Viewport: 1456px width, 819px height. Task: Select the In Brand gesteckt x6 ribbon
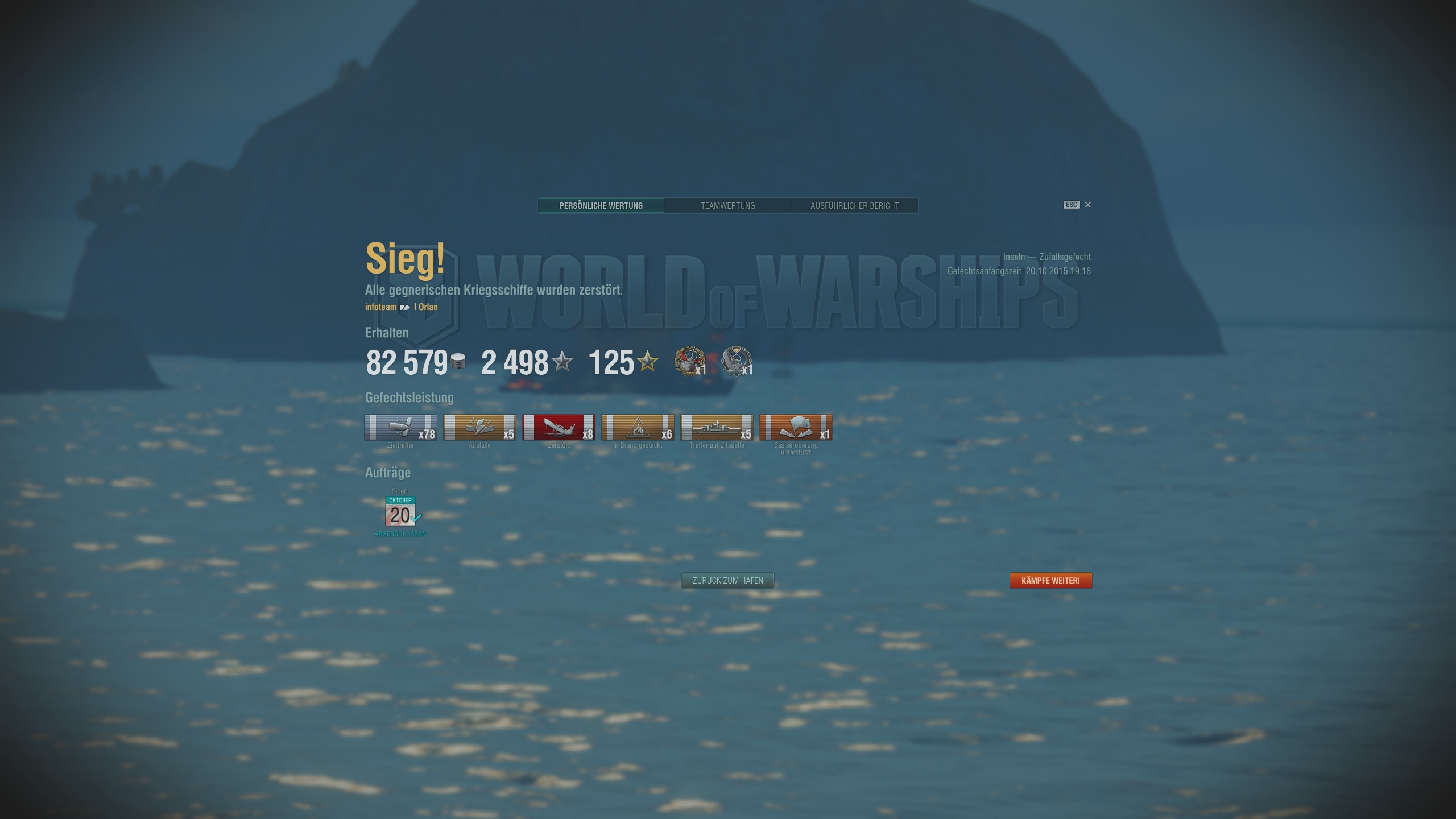click(x=637, y=428)
